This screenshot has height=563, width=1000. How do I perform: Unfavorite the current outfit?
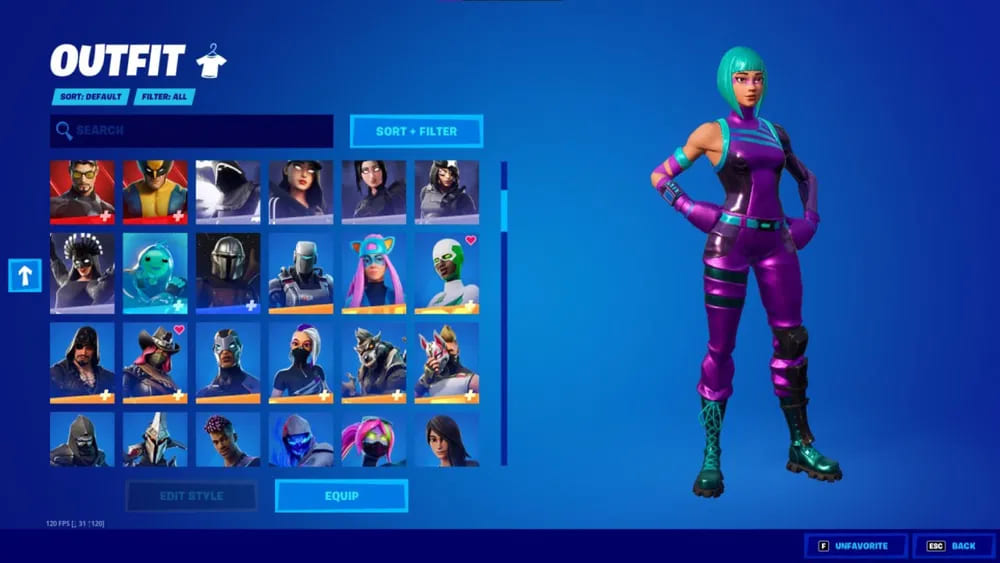tap(856, 546)
